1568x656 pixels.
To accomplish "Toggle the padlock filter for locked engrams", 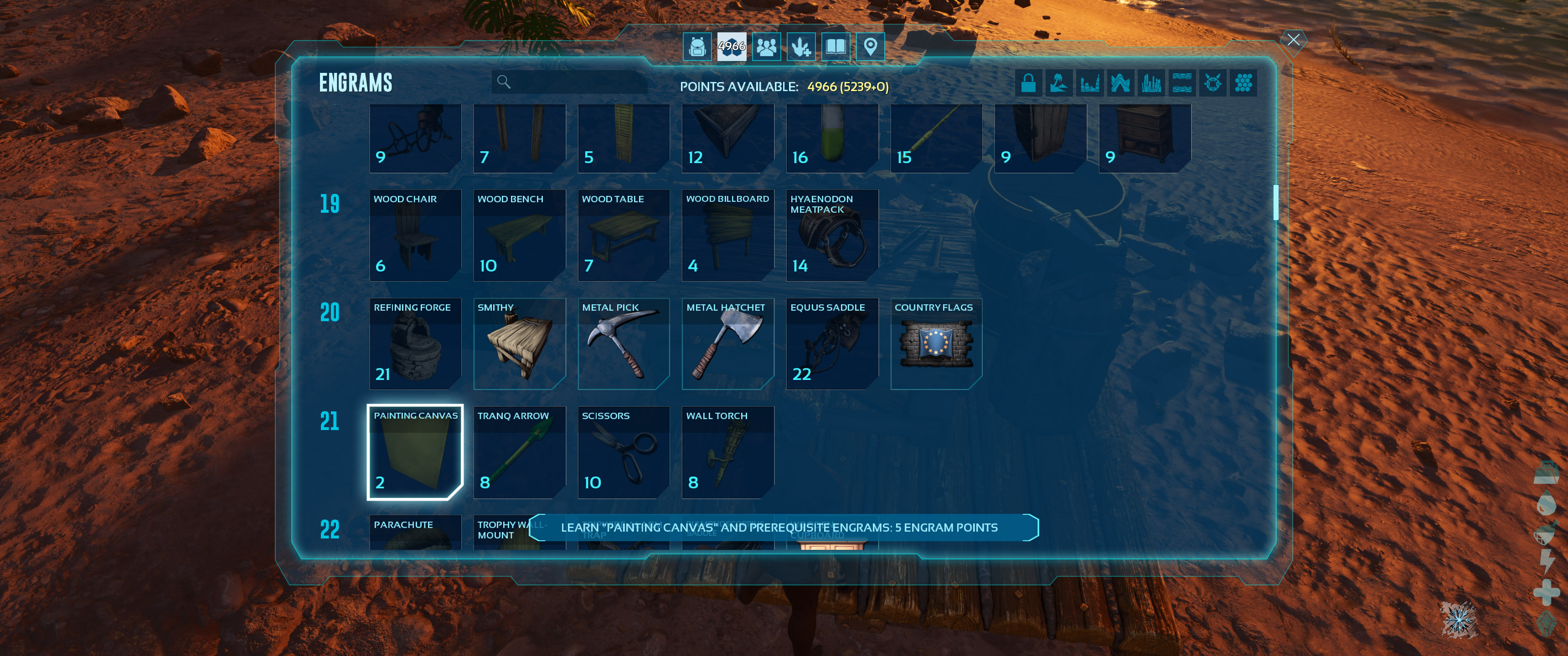I will [1029, 83].
